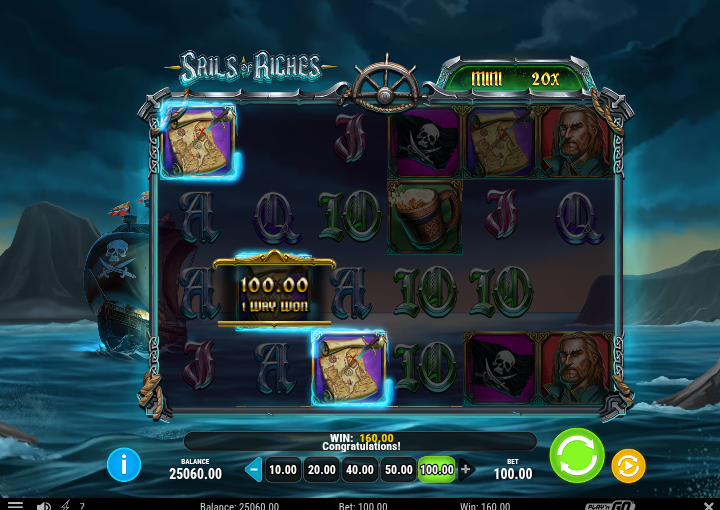Image resolution: width=720 pixels, height=510 pixels.
Task: Spin the reels with the green button
Action: point(577,456)
